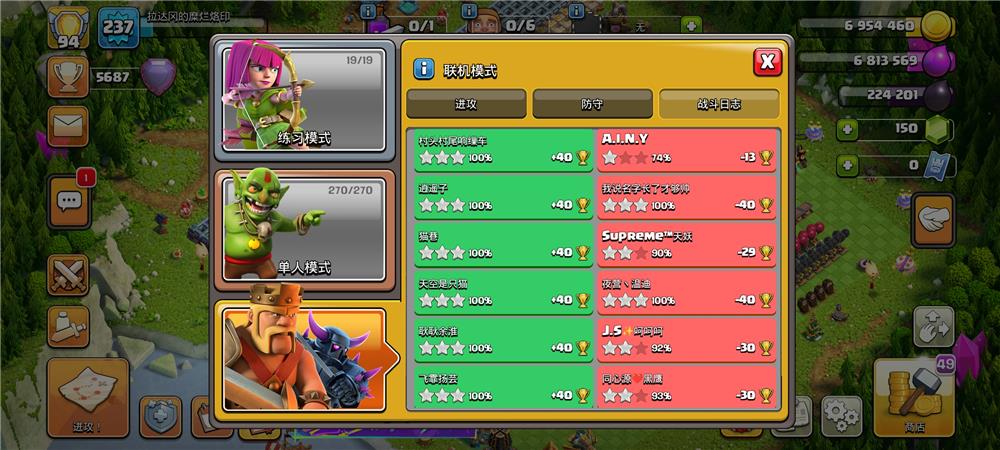Image resolution: width=1000 pixels, height=450 pixels.
Task: Switch to the 防守 tab
Action: coord(592,103)
